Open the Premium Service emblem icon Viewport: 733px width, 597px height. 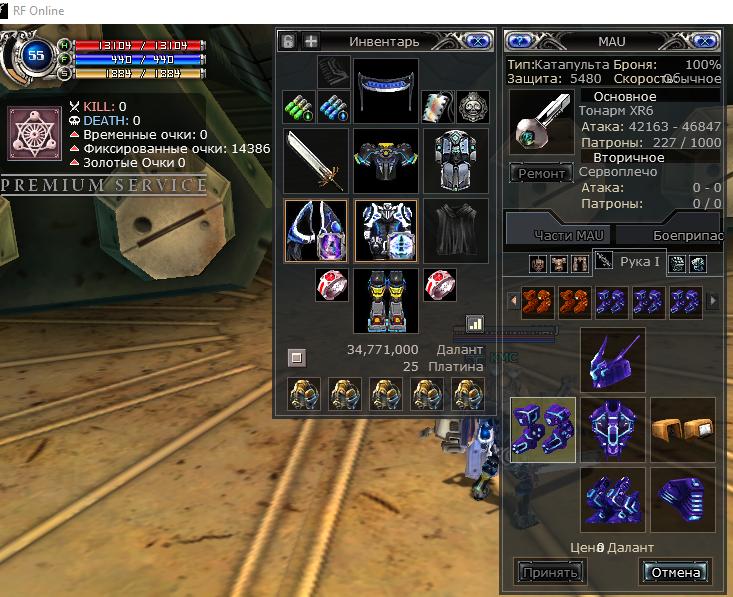[x=30, y=134]
